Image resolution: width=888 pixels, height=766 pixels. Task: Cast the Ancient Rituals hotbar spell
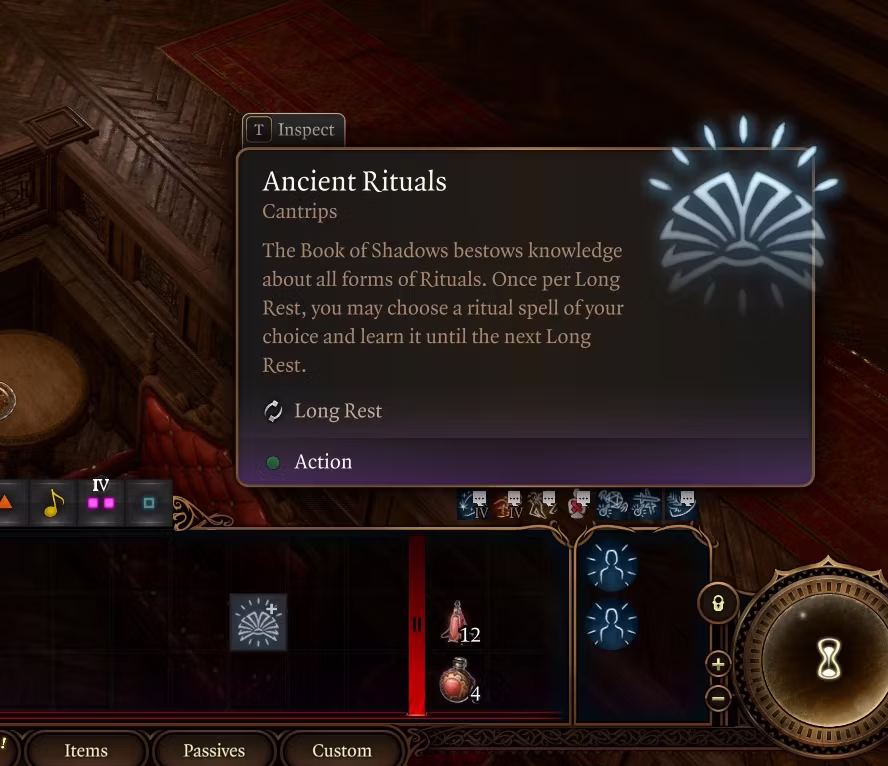(x=258, y=622)
